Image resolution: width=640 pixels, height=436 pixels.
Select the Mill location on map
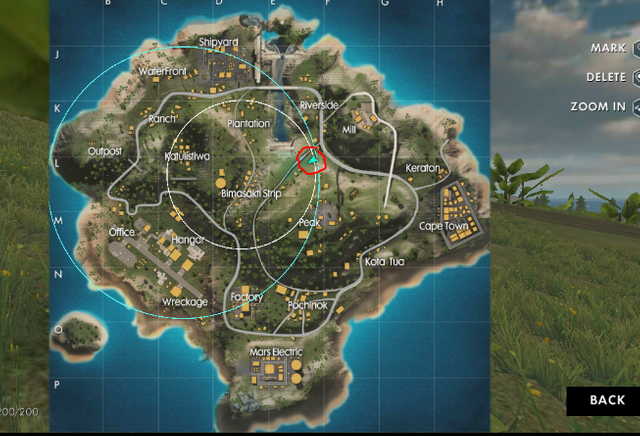click(x=349, y=130)
